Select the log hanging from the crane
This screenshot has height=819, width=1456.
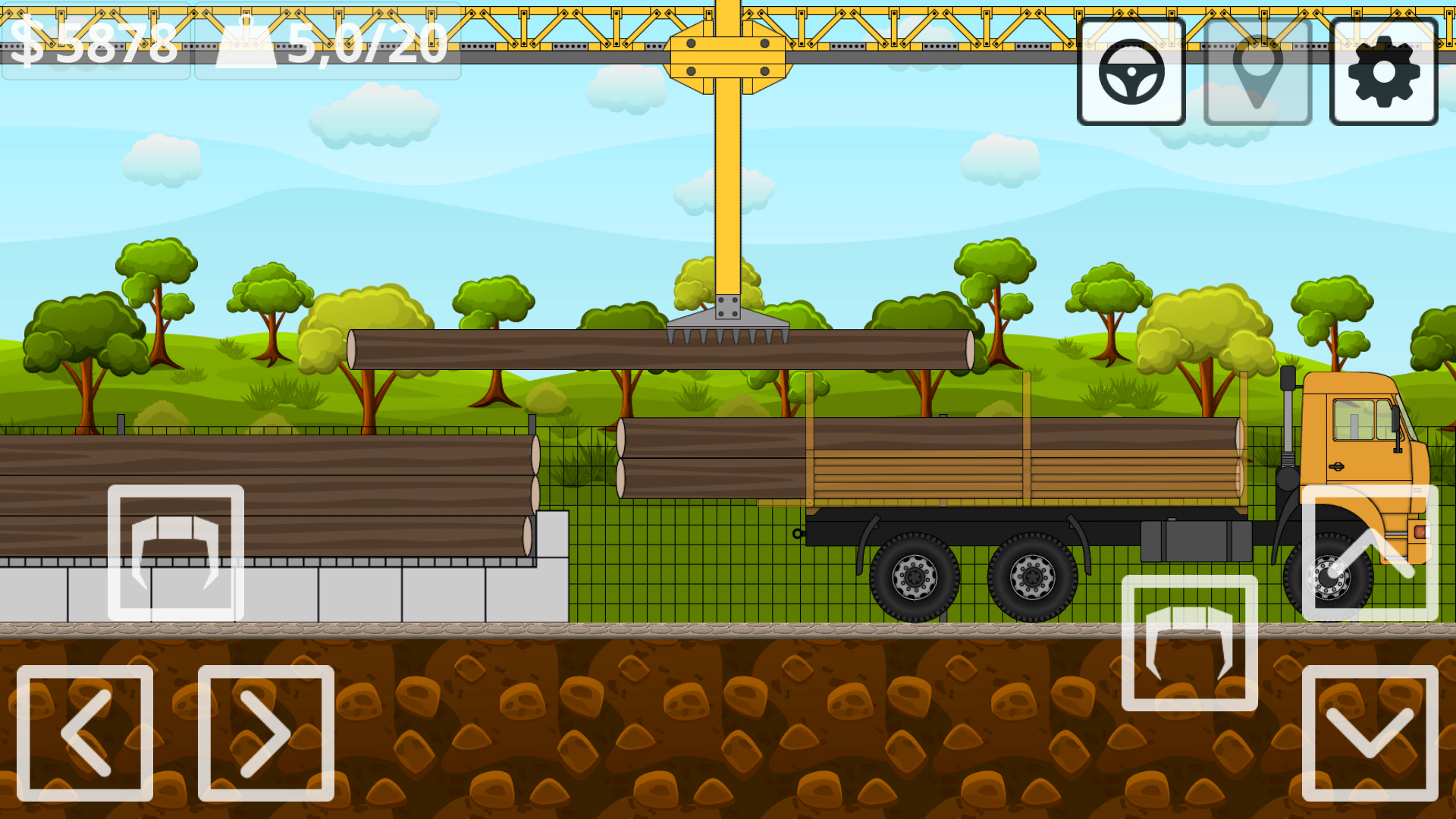tap(531, 350)
